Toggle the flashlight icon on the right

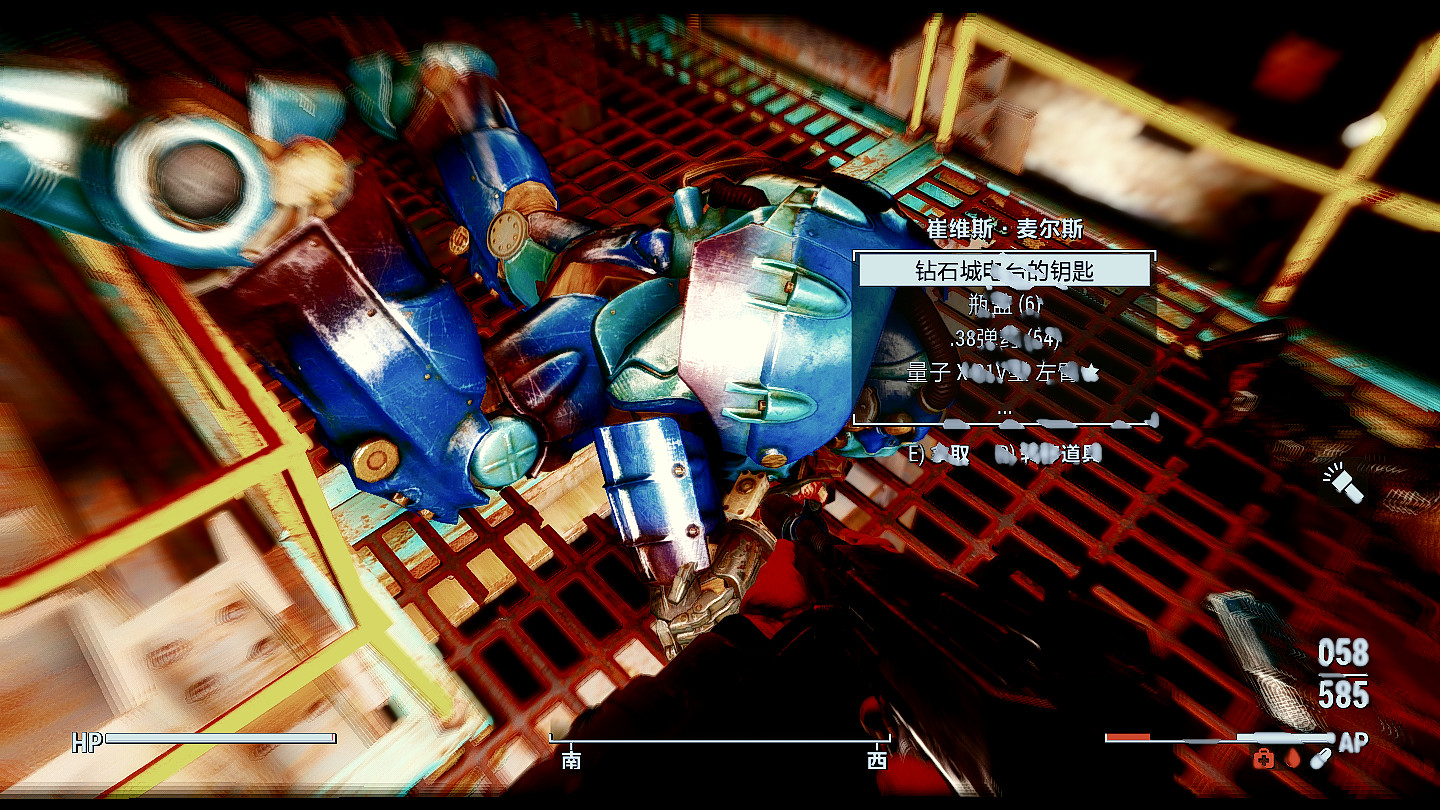[x=1345, y=483]
